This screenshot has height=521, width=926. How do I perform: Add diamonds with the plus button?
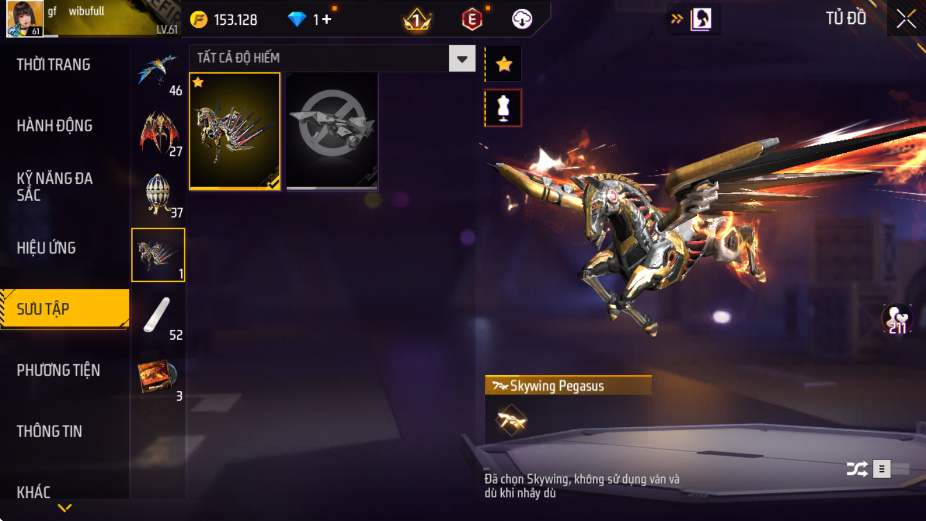pyautogui.click(x=326, y=19)
